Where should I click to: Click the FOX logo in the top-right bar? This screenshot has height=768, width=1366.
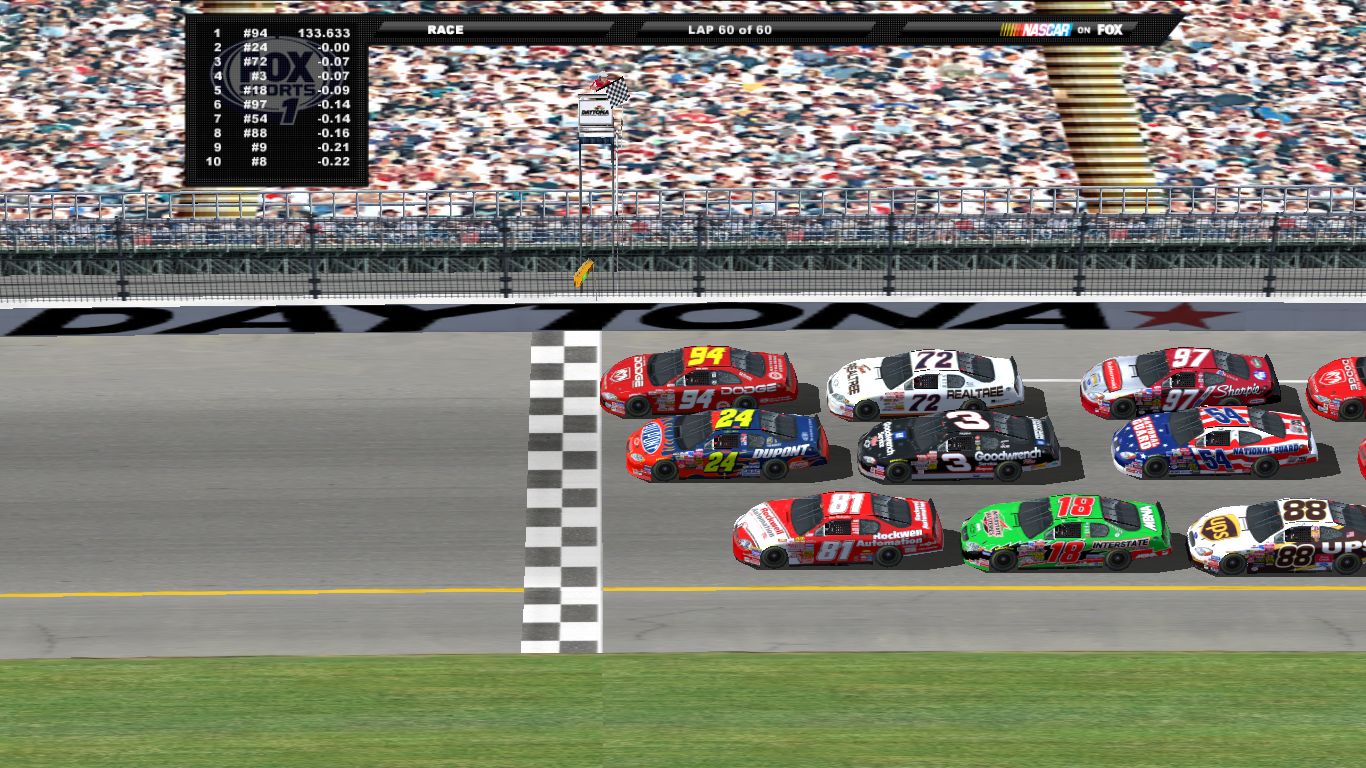1110,30
